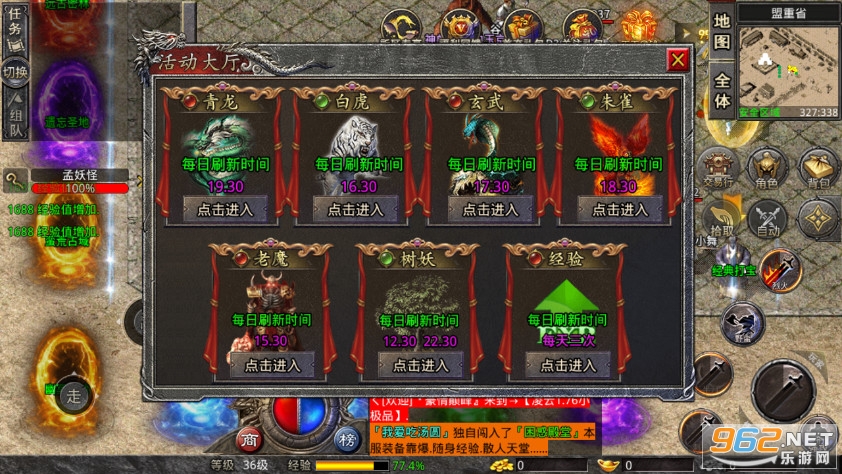Enter the 老魔 boss event
This screenshot has width=842, height=474.
point(265,365)
